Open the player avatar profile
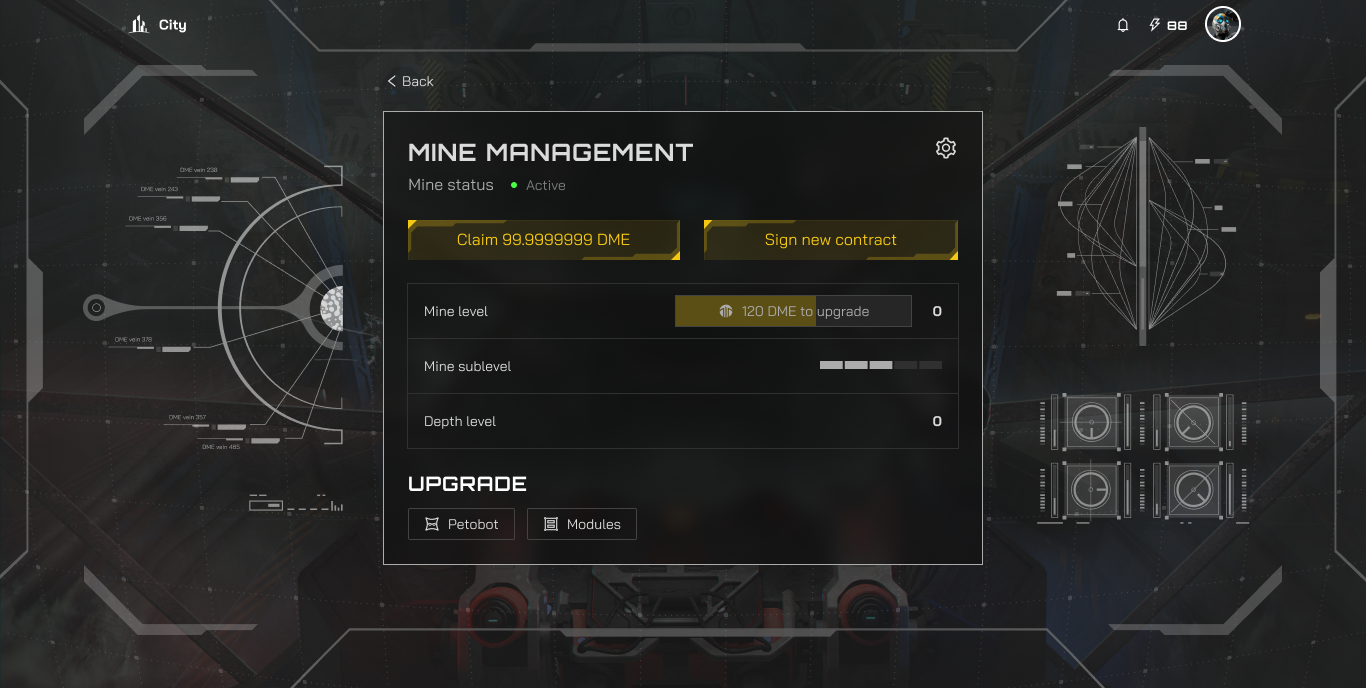 point(1222,25)
